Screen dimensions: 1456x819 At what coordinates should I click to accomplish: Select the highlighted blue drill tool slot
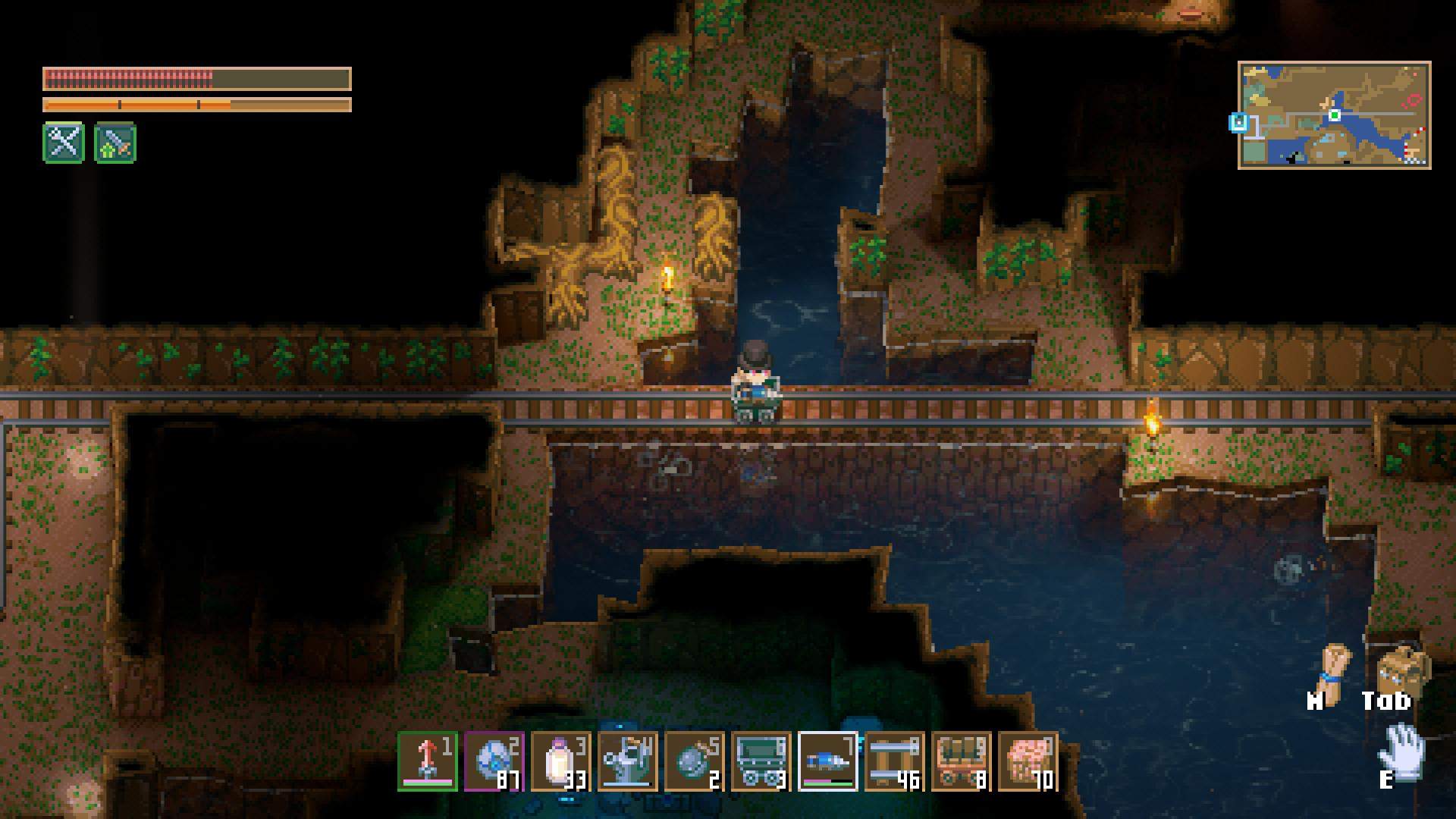(x=828, y=761)
